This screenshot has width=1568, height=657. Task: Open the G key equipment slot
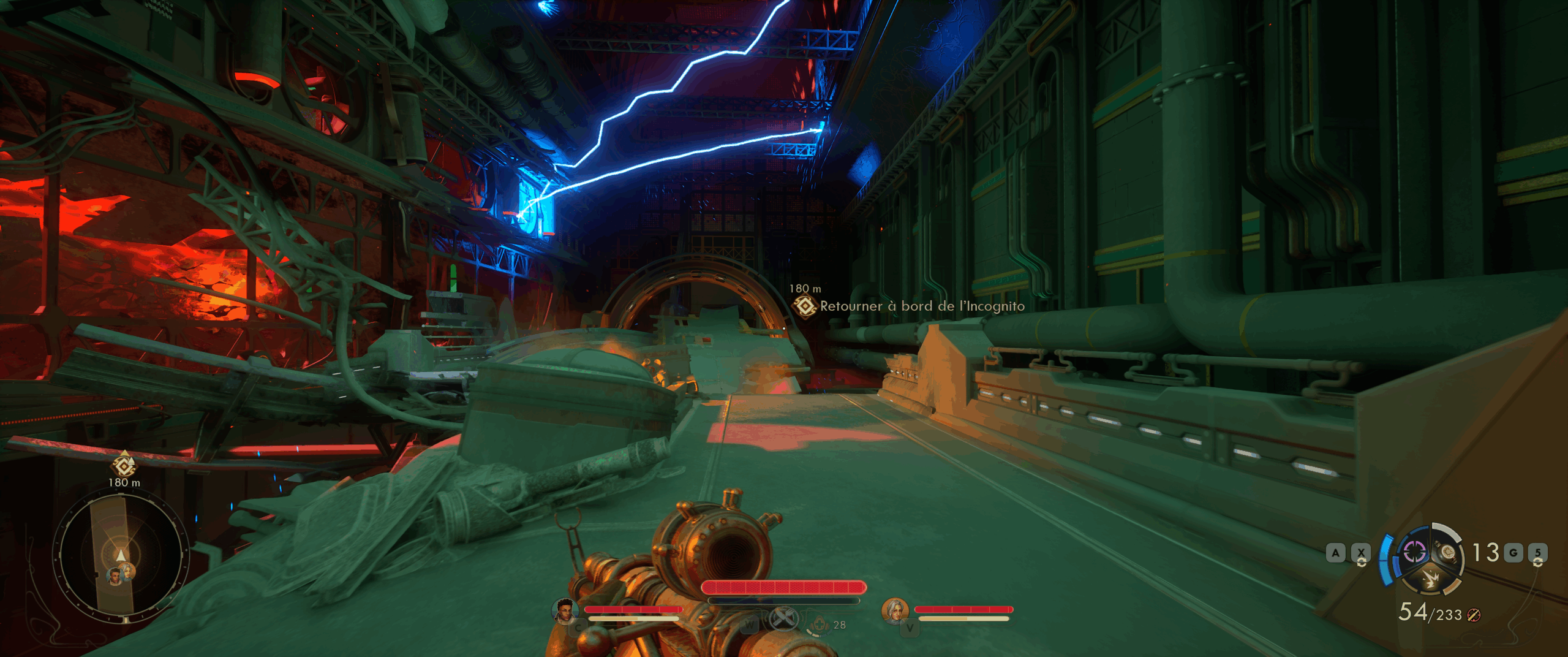click(x=1513, y=552)
